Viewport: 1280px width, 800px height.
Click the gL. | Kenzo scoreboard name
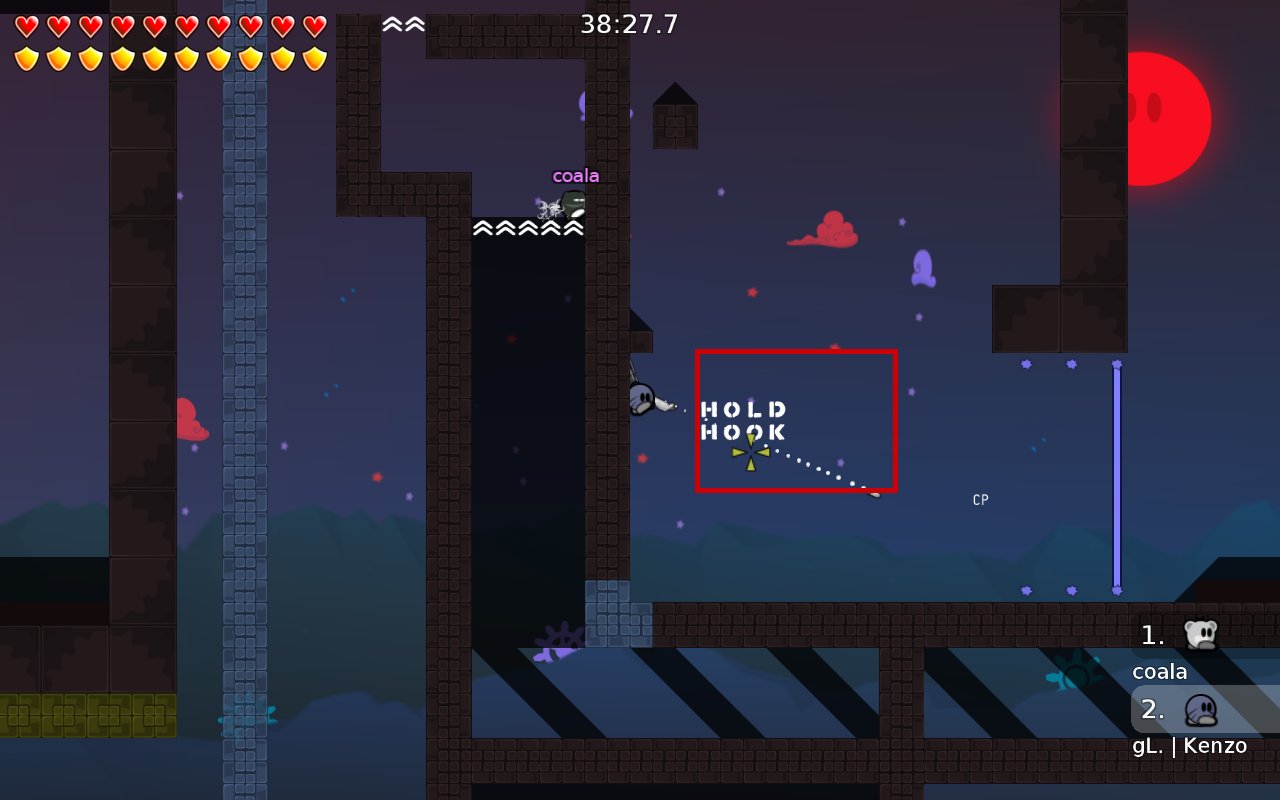pyautogui.click(x=1190, y=745)
